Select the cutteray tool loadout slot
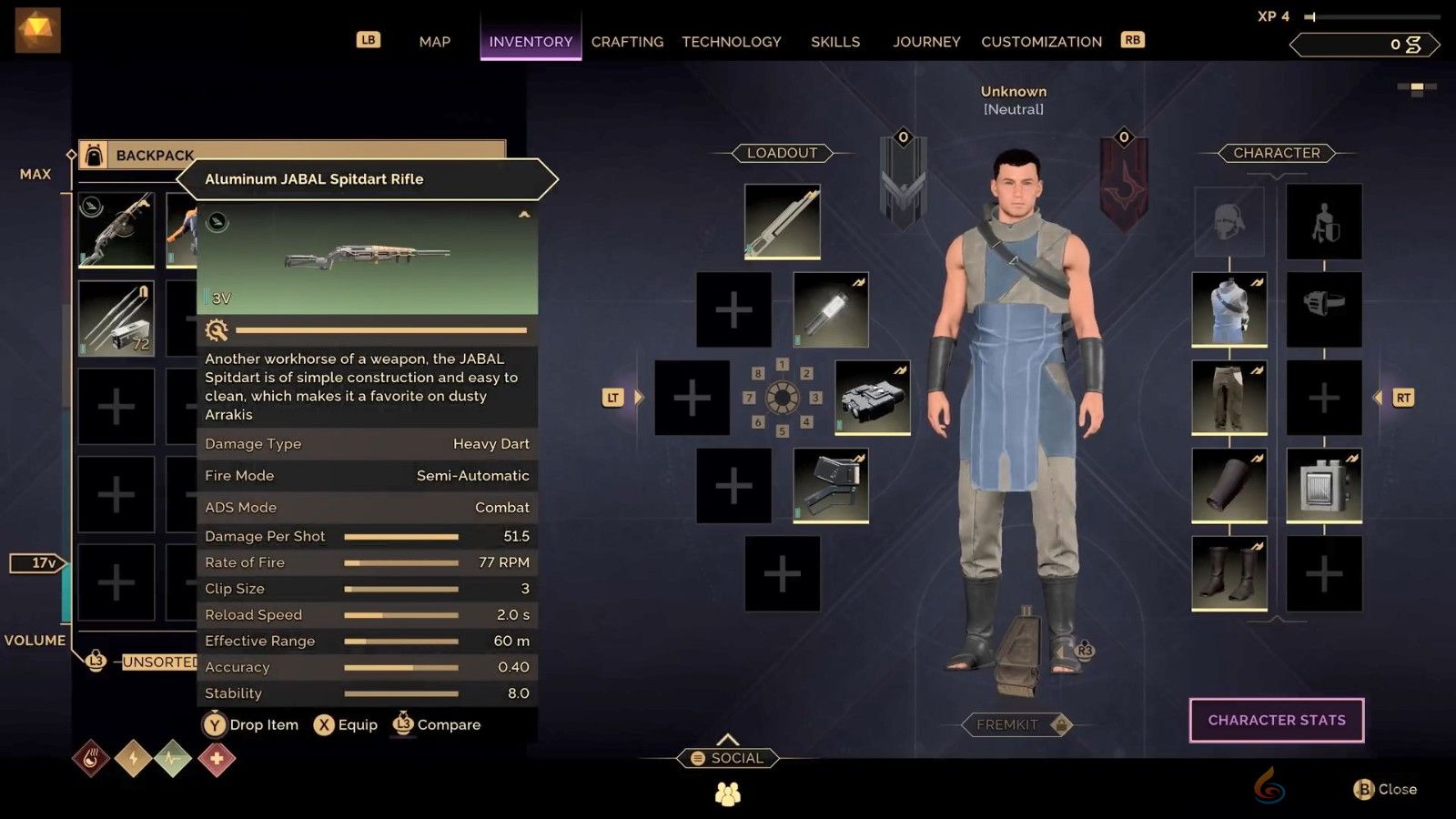 click(830, 485)
